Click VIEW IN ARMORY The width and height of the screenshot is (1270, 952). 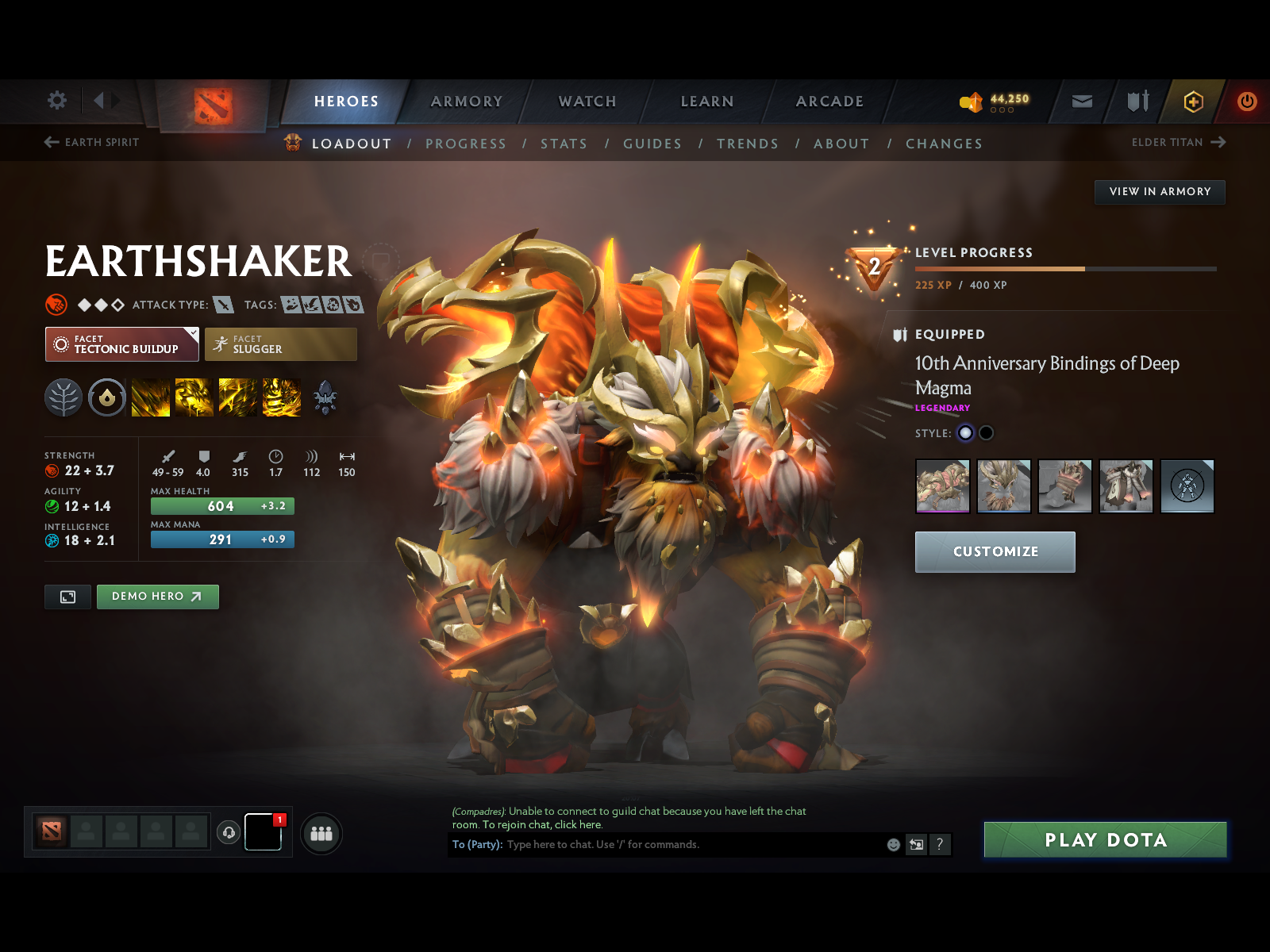tap(1160, 192)
